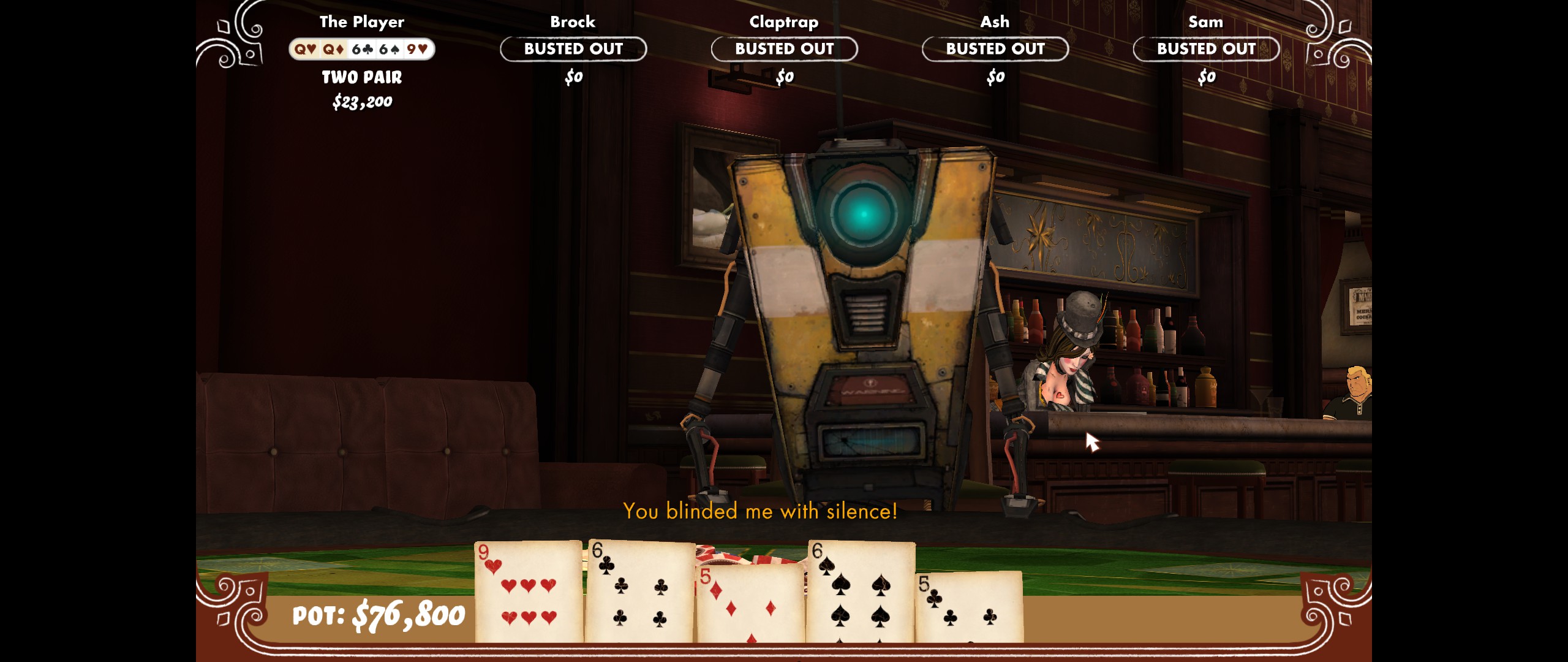Click the subtitle 'You blinded me with silence!'

tap(759, 511)
